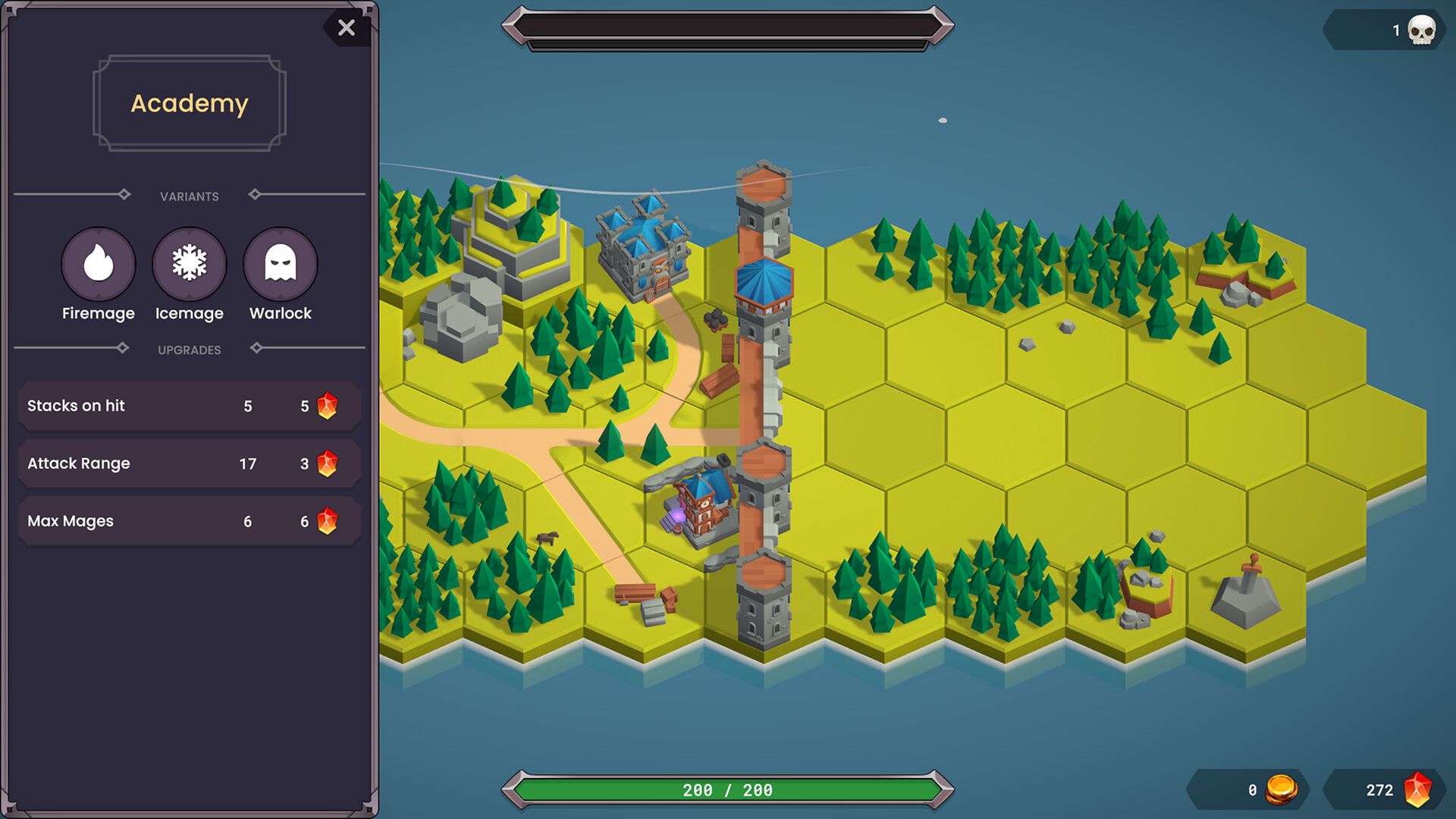Click the gold coin counter at bottom right
1456x819 pixels.
[1248, 789]
